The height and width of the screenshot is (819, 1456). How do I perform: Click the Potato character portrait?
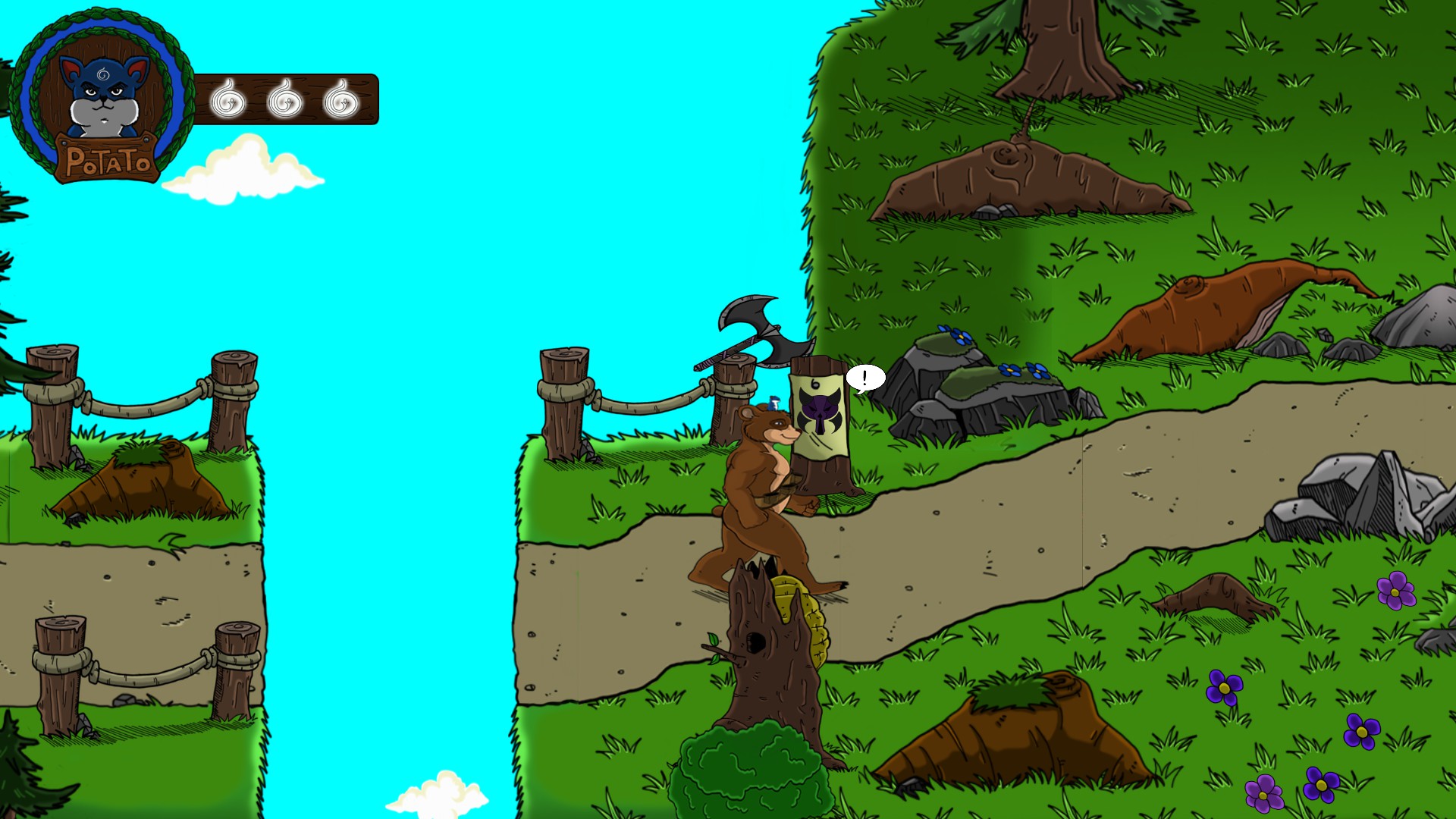tap(102, 96)
